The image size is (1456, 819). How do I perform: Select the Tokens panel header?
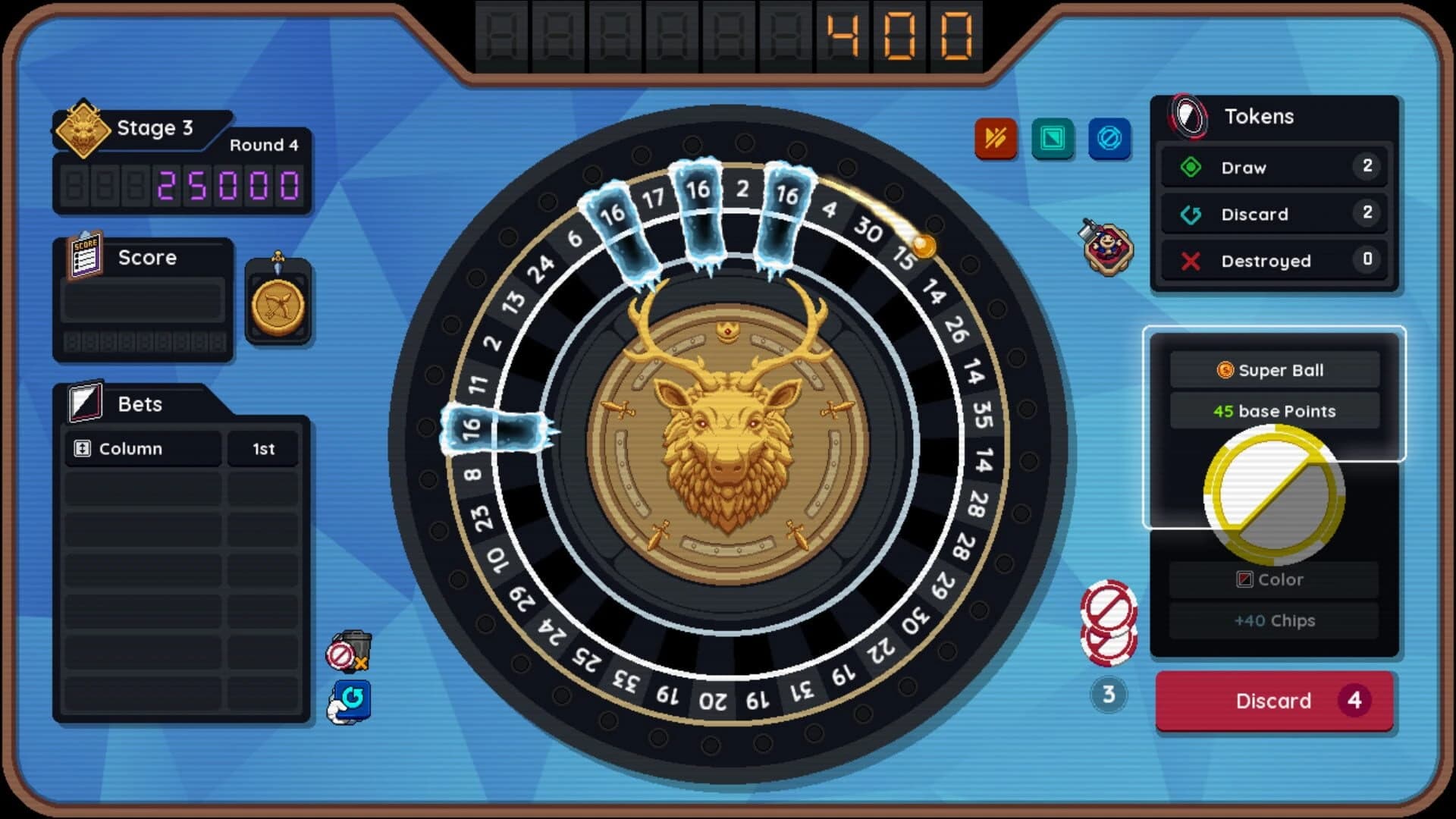tap(1259, 116)
